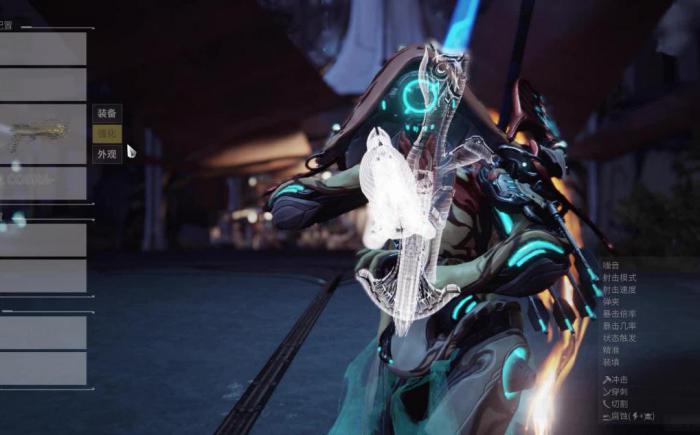This screenshot has height=435, width=700.
Task: Open the 外观 (Appearance) option
Action: [106, 155]
